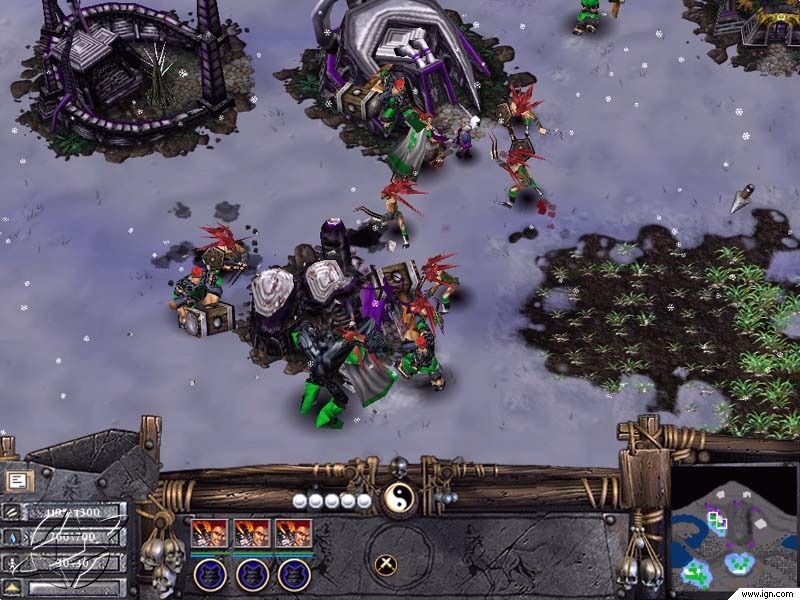Click the yin-yang symbol
This screenshot has height=600, width=800.
(x=398, y=497)
